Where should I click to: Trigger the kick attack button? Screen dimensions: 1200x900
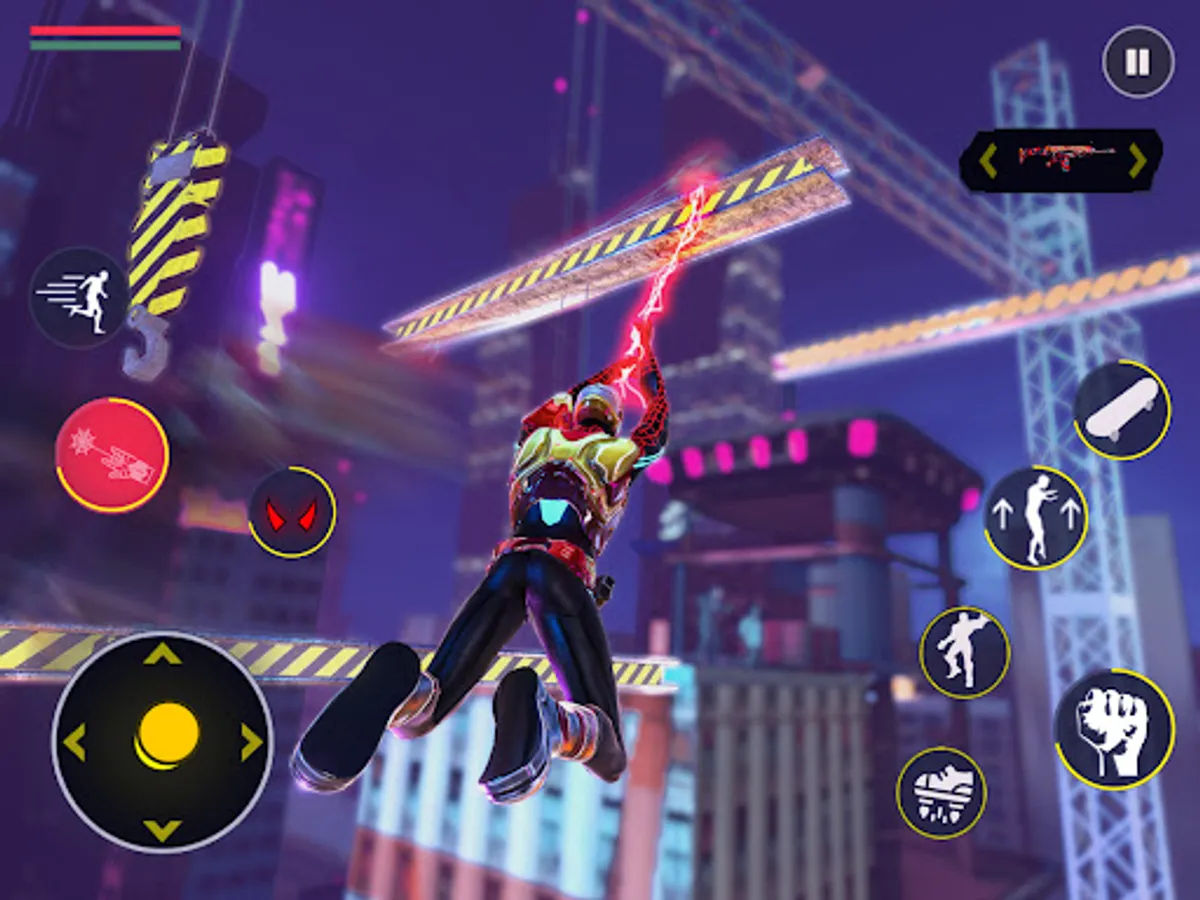tap(964, 652)
